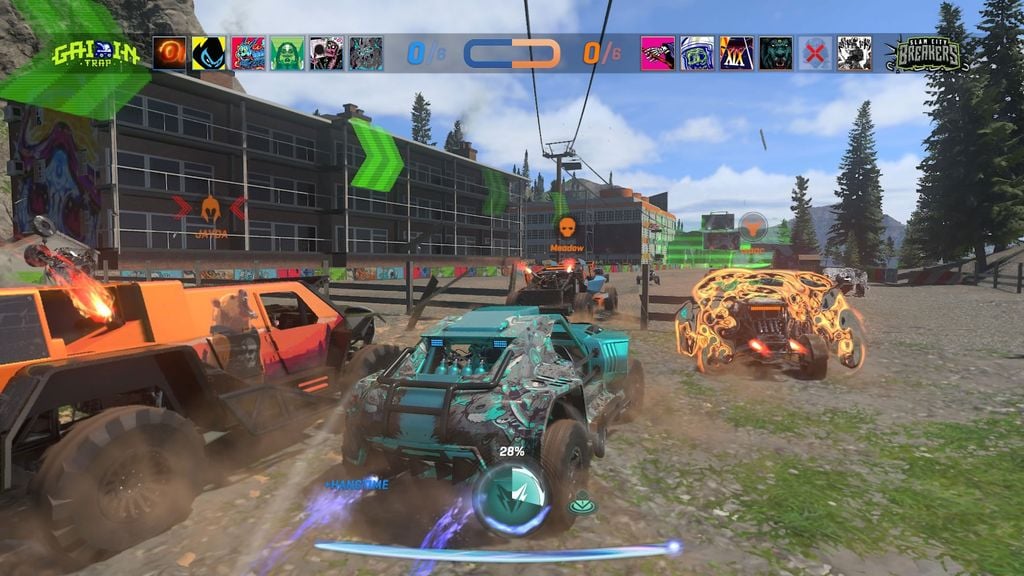The image size is (1024, 576).
Task: Select the green panther avatar
Action: pos(776,53)
